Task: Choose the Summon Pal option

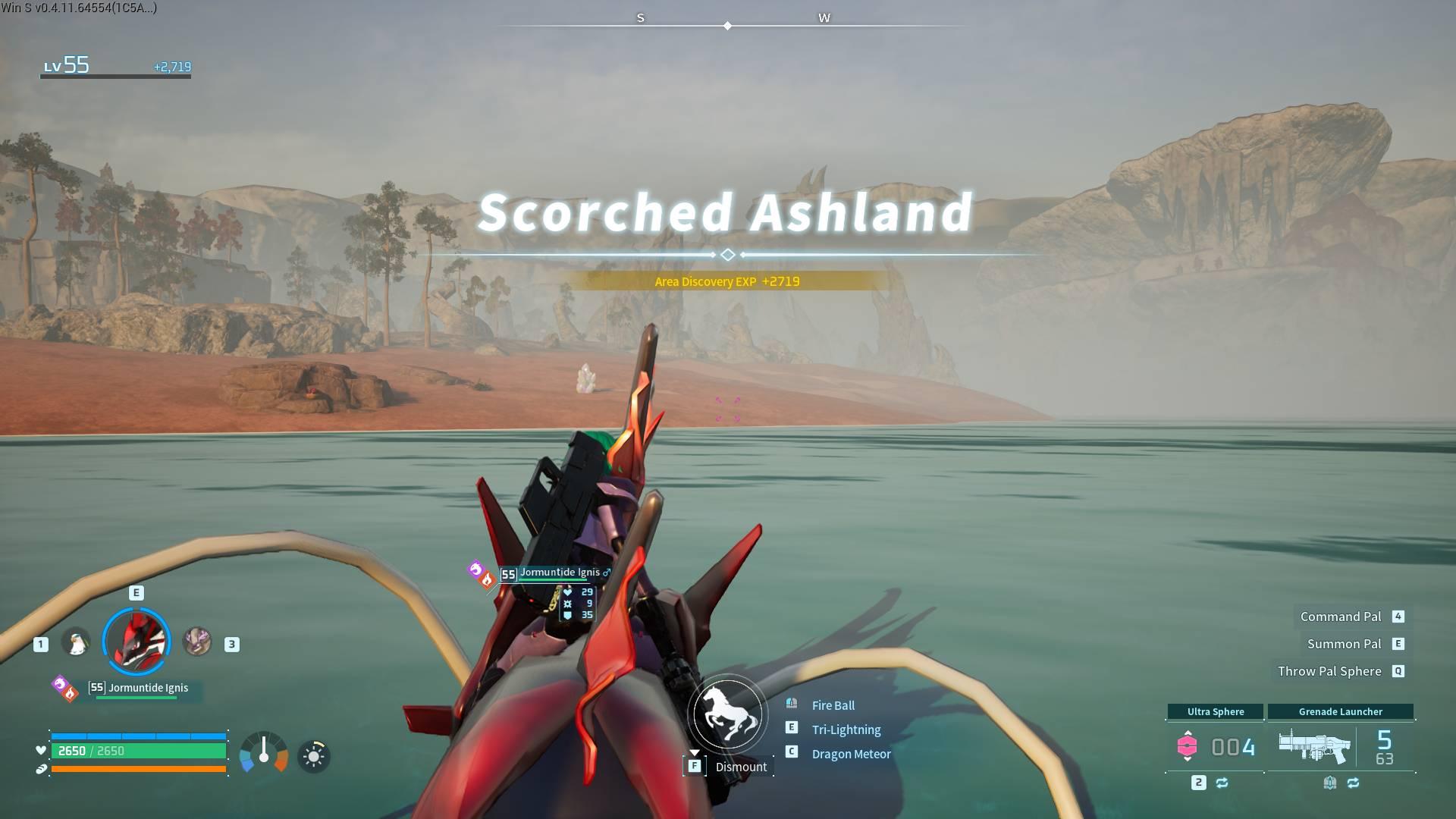Action: point(1344,644)
